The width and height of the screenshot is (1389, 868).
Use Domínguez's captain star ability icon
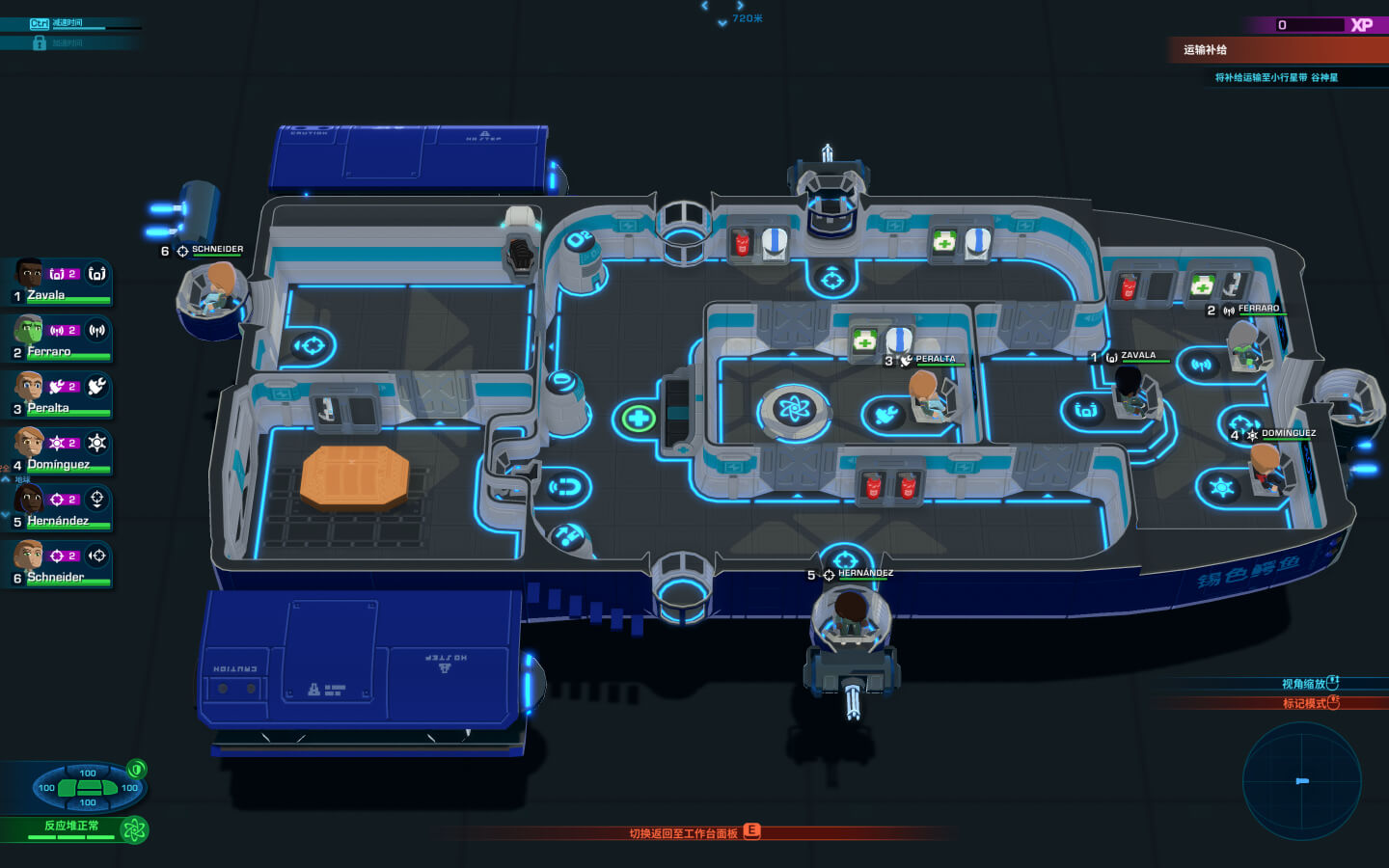click(97, 444)
